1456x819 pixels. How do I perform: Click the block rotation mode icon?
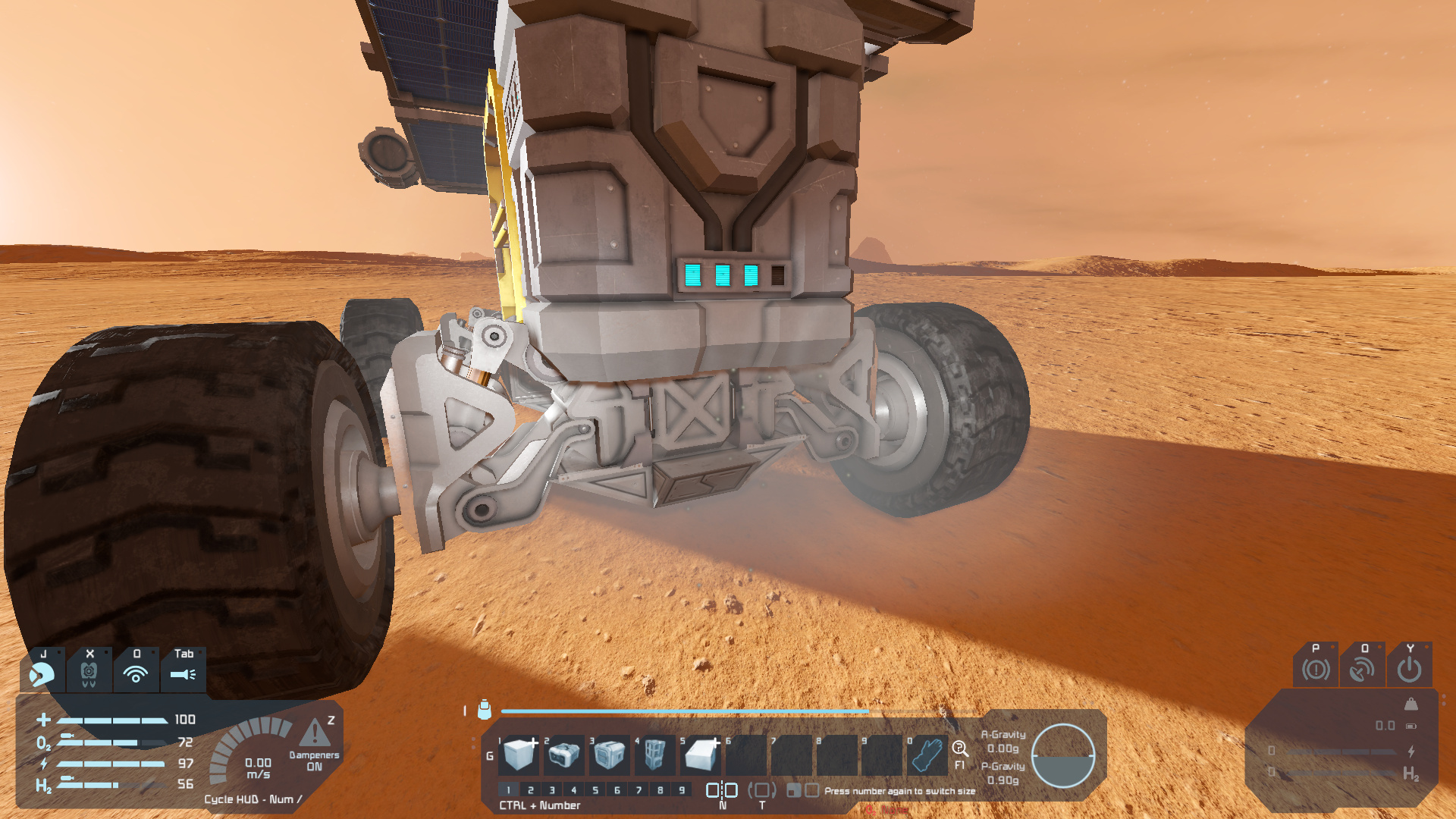tap(762, 790)
